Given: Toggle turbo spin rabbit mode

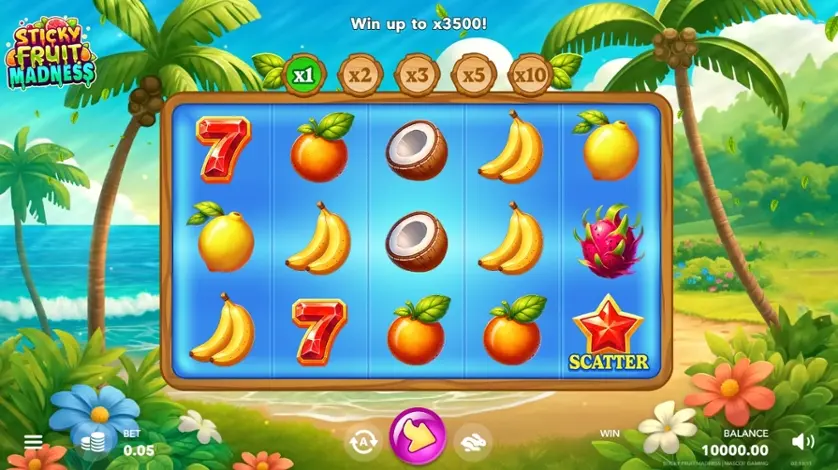Looking at the screenshot, I should (x=473, y=441).
